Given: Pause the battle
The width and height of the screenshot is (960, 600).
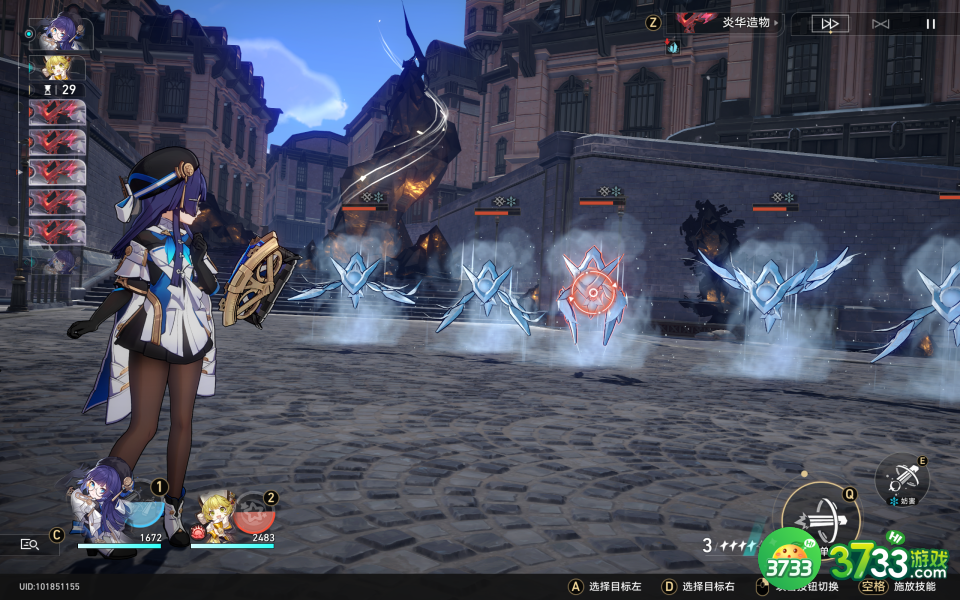Looking at the screenshot, I should (931, 23).
